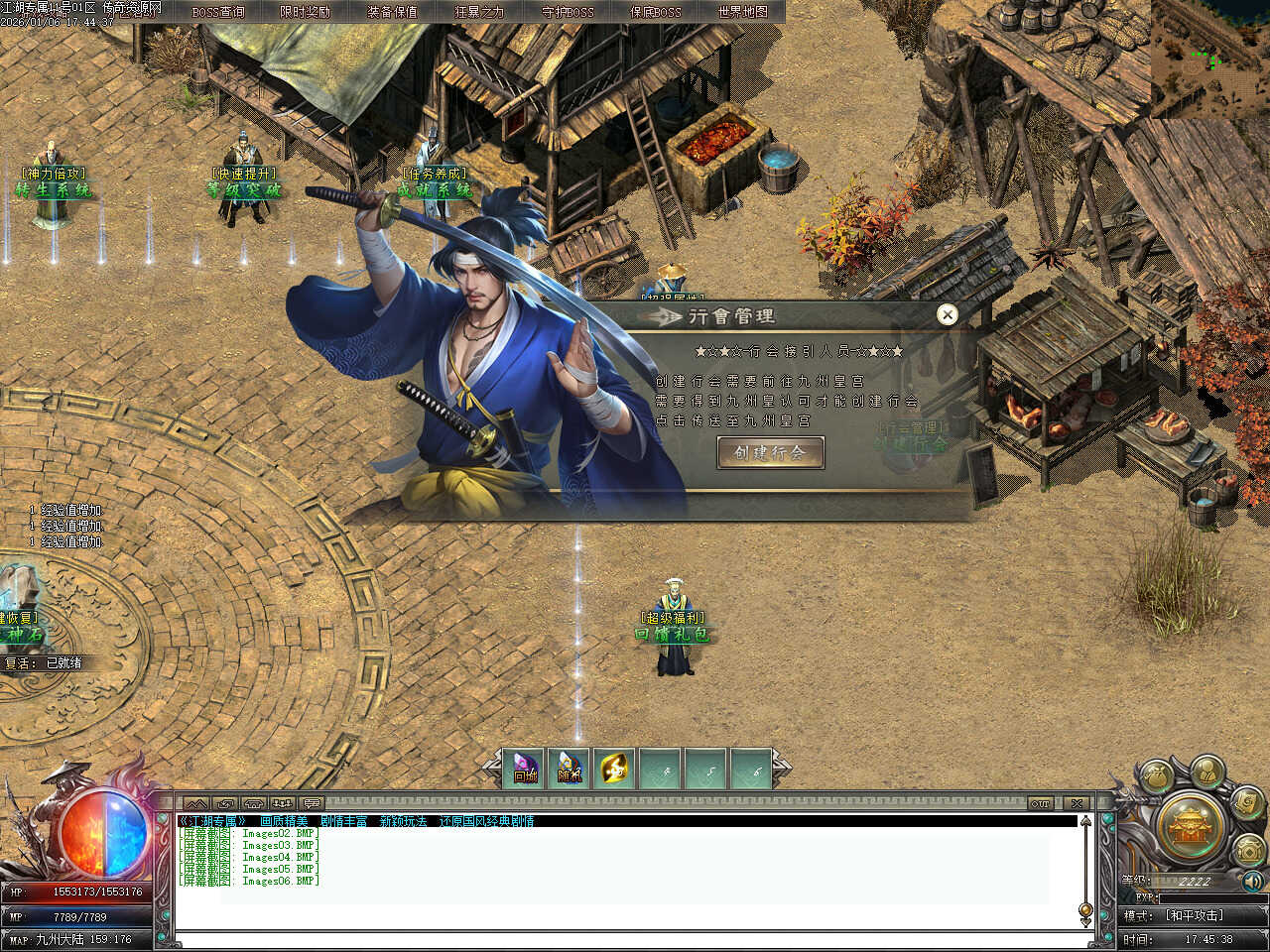Toggle the sound speaker icon

pyautogui.click(x=1253, y=881)
